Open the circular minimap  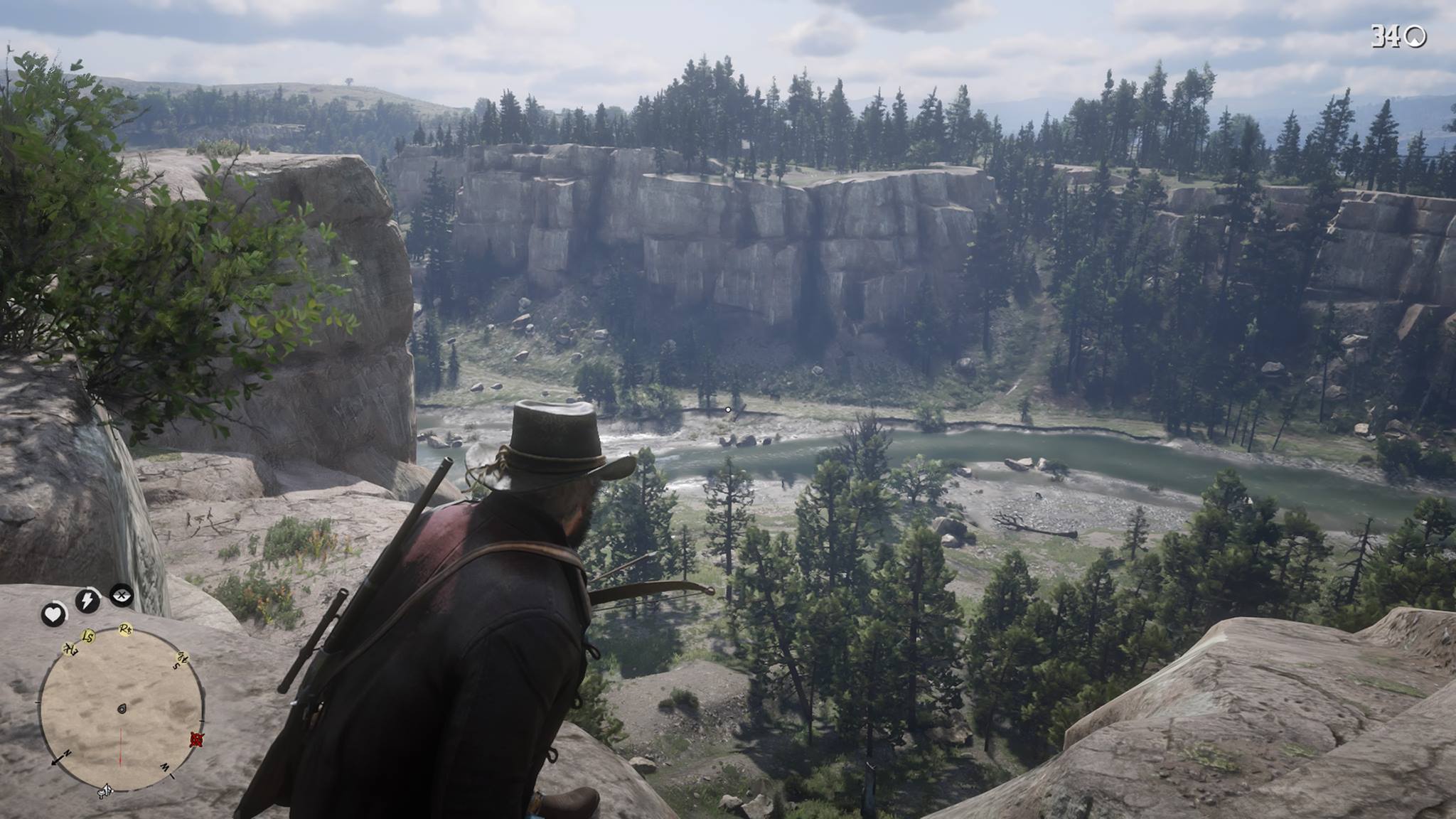(121, 708)
